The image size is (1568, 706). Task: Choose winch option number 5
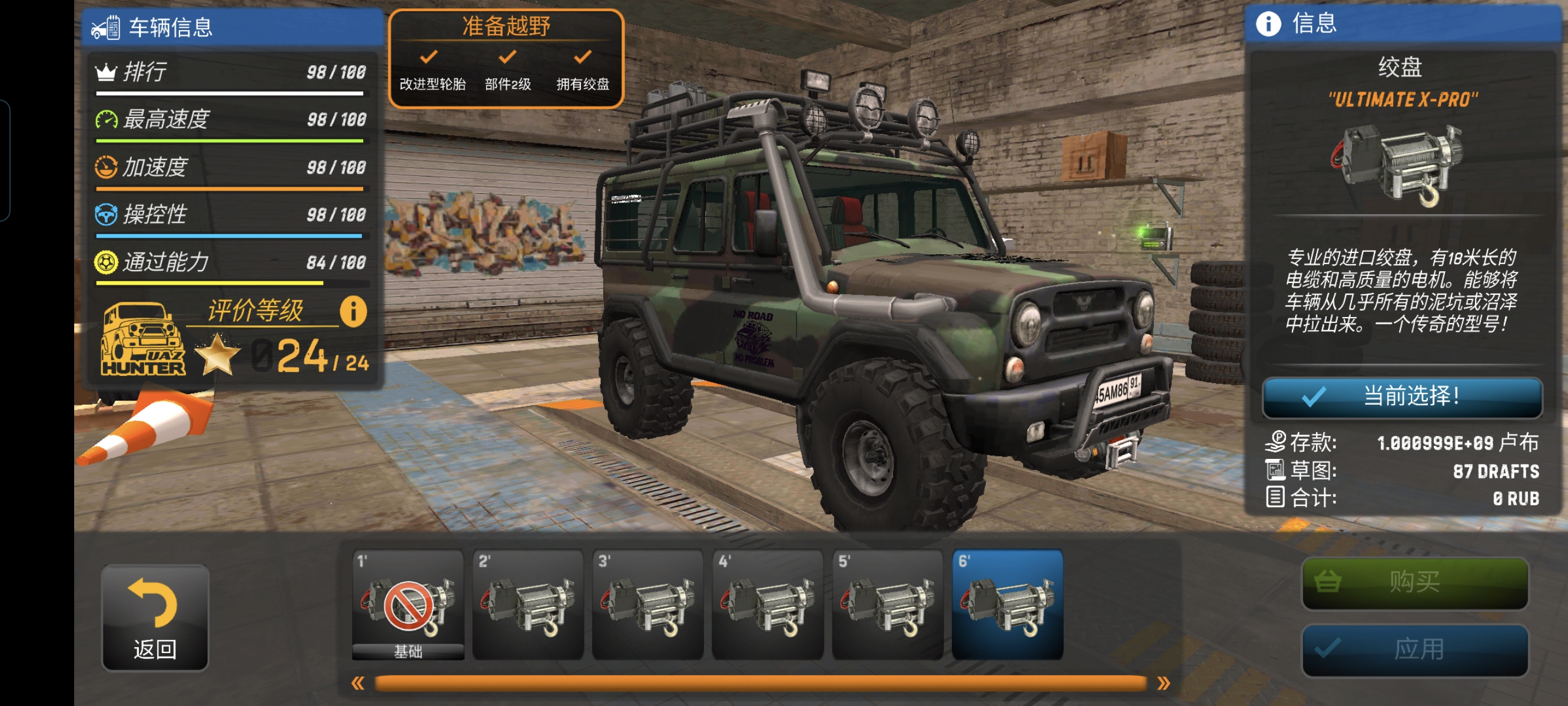coord(888,604)
